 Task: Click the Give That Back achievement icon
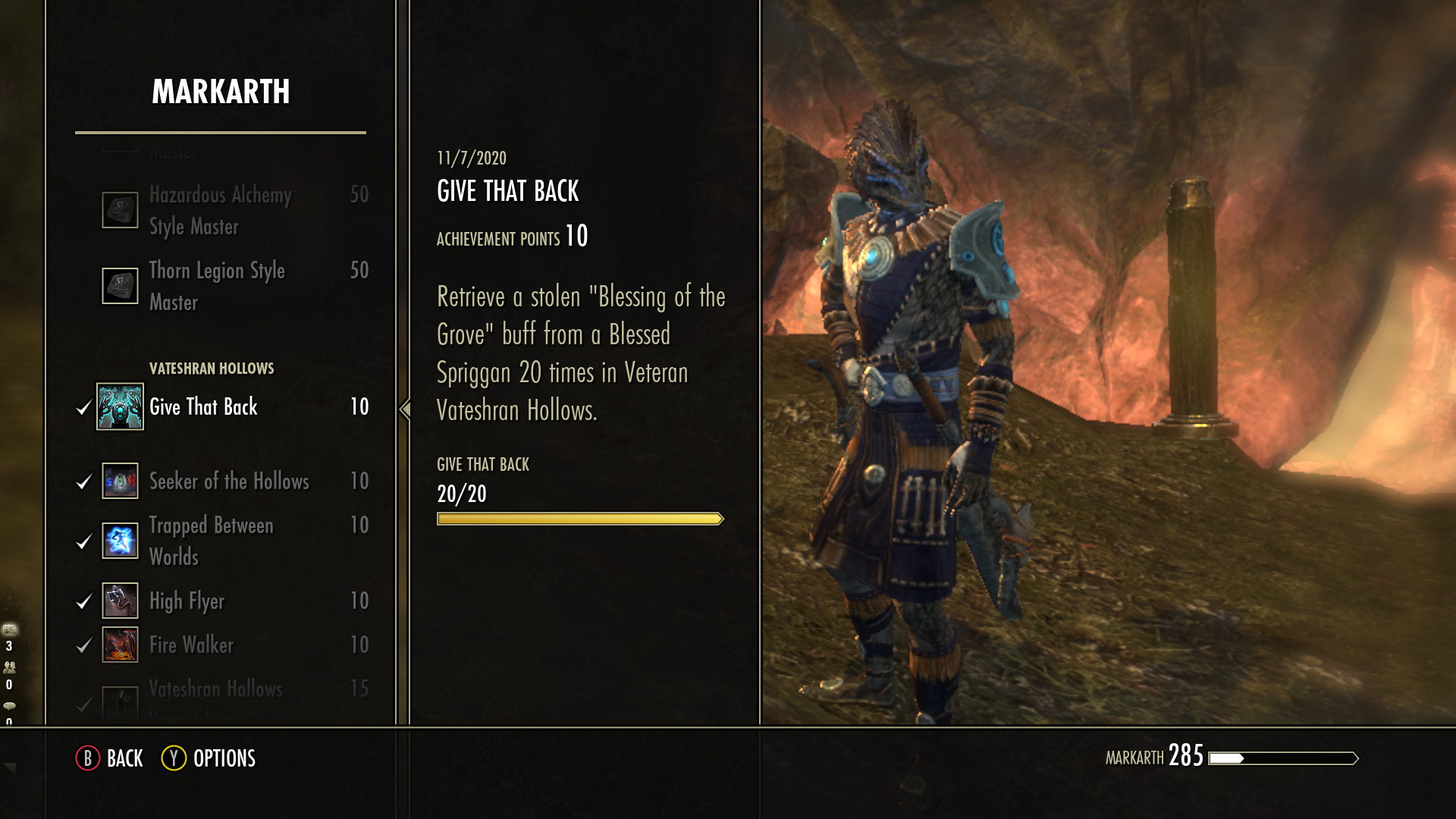(120, 406)
